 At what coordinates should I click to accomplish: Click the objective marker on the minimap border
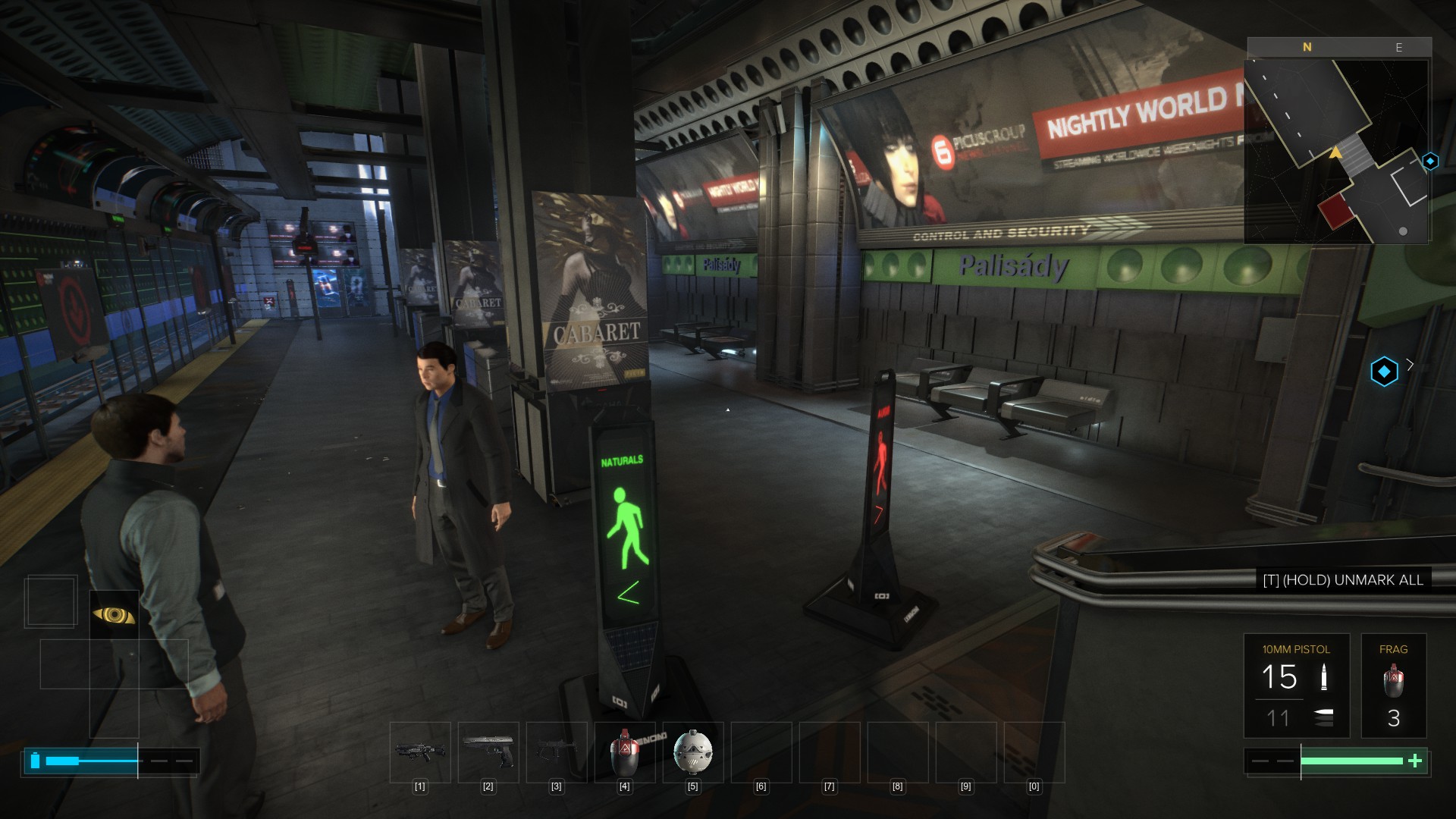[1430, 162]
